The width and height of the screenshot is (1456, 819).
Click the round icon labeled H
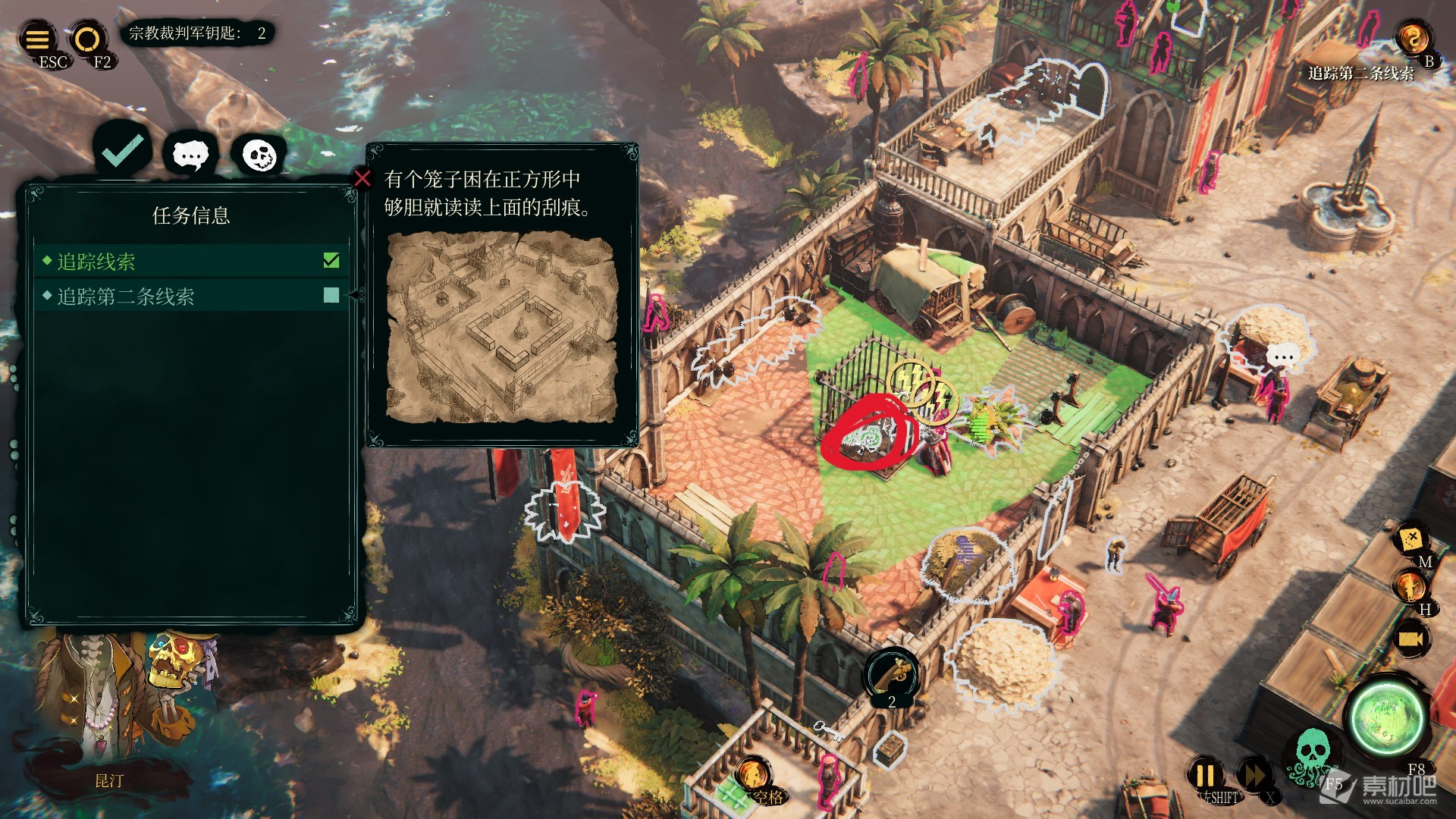pos(1409,587)
